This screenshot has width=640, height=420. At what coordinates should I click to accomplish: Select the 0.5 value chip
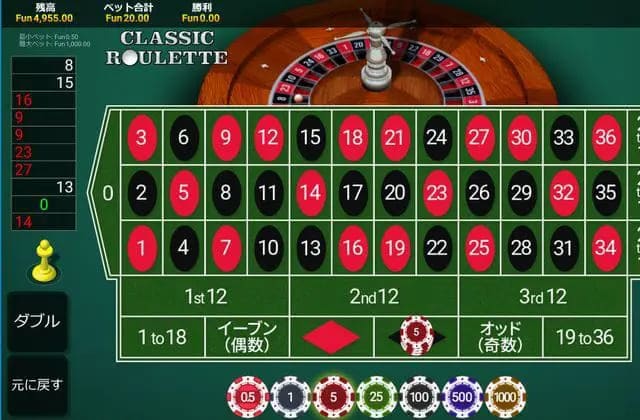point(248,396)
